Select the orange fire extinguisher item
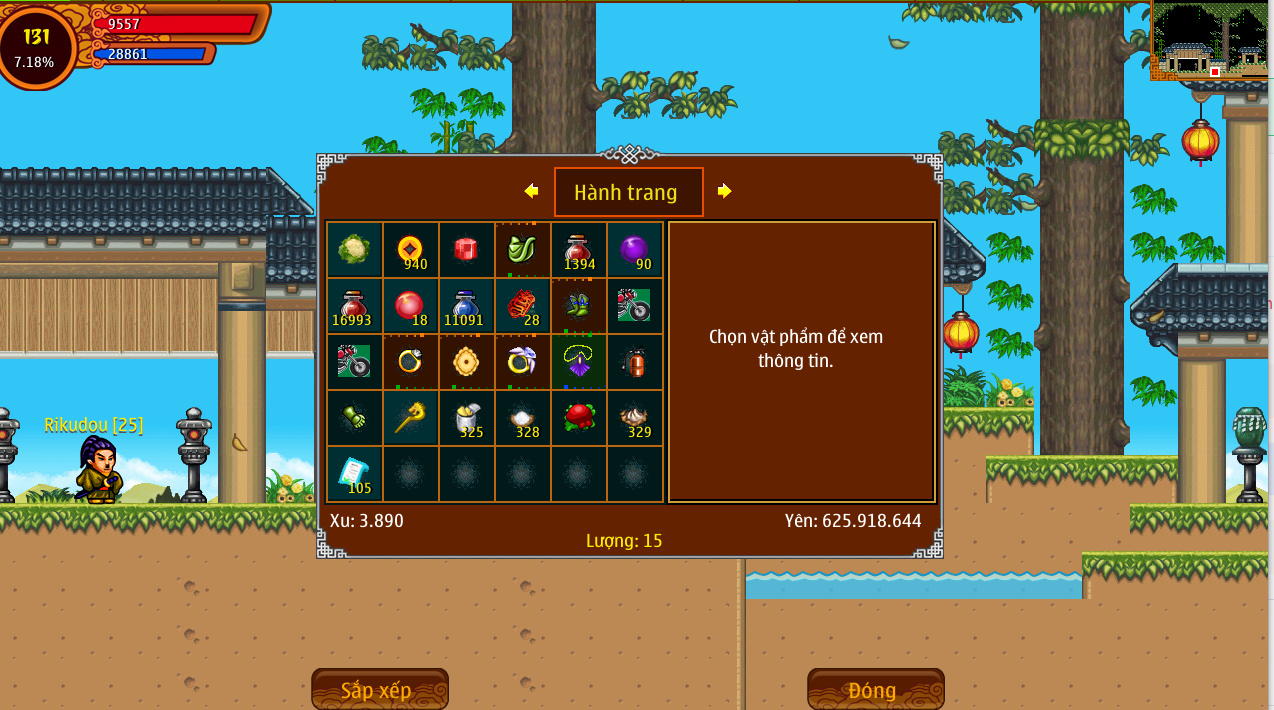Viewport: 1274px width, 710px height. click(634, 362)
